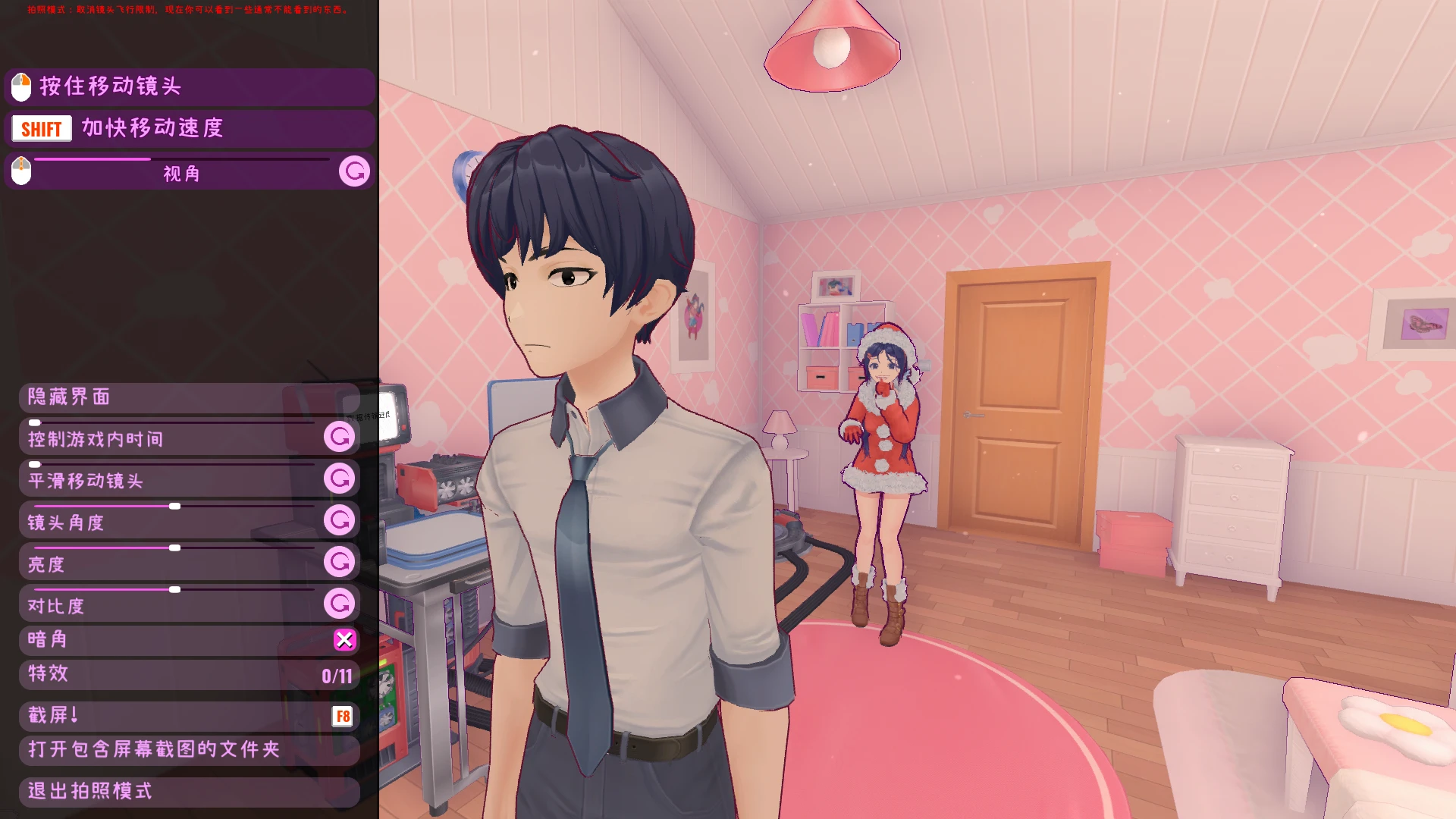Reset the 控制游戏内时间 setting
This screenshot has height=819, width=1456.
pyautogui.click(x=339, y=437)
